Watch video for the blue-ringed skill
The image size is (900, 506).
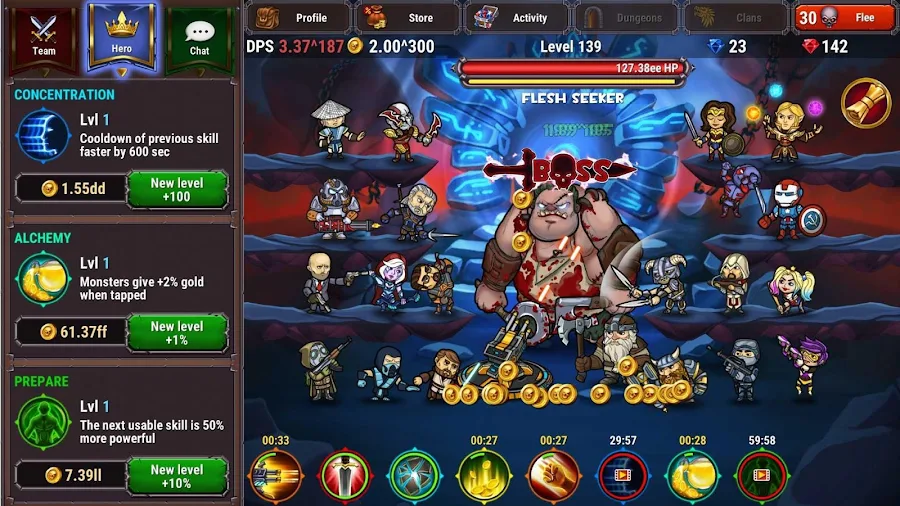623,477
